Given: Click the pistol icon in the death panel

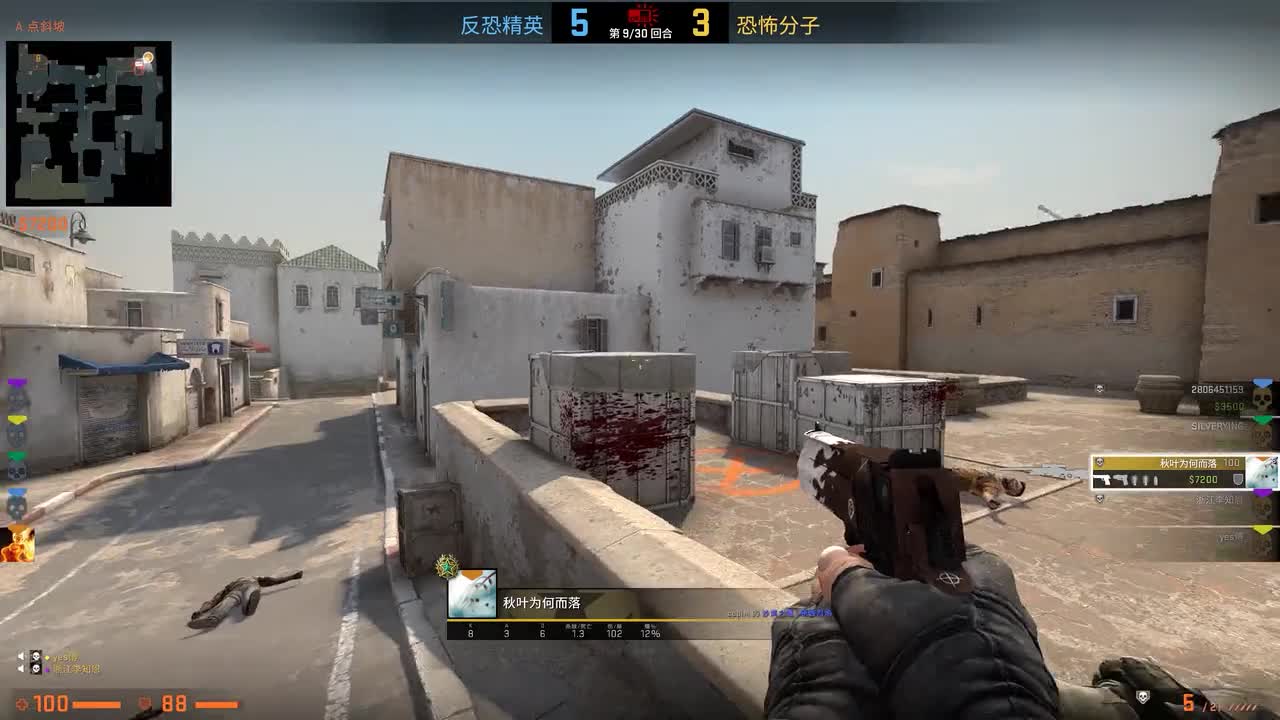Looking at the screenshot, I should [1102, 480].
